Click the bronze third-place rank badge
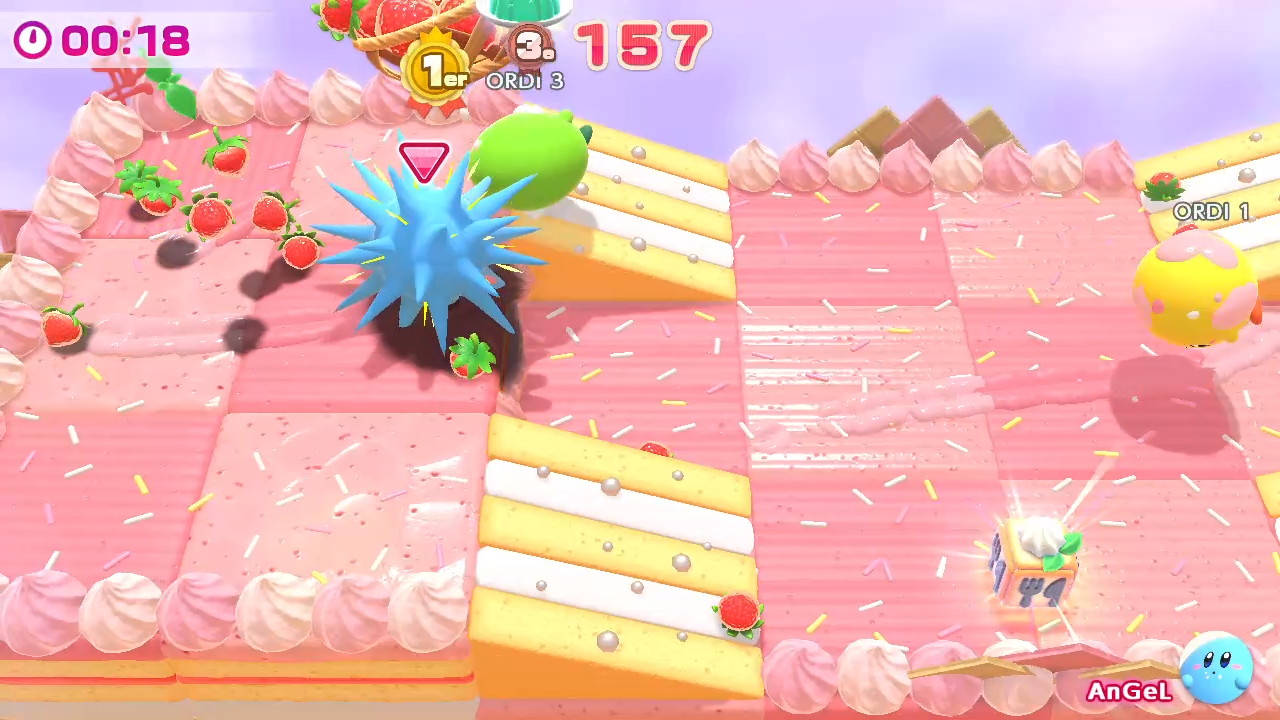The width and height of the screenshot is (1280, 720). (532, 45)
